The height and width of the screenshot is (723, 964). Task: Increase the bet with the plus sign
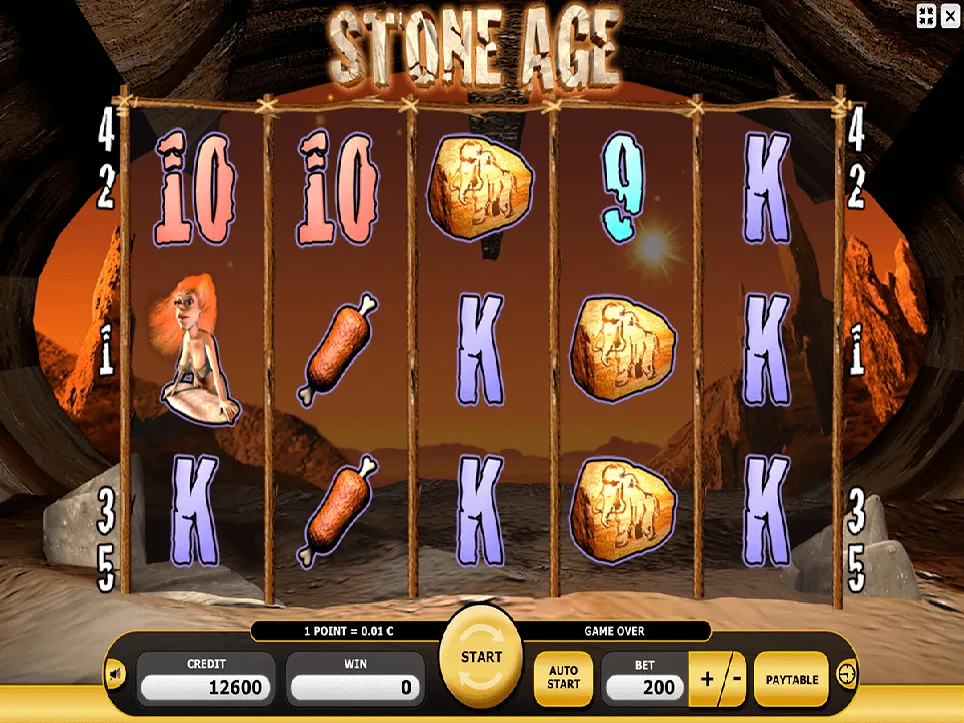(708, 679)
